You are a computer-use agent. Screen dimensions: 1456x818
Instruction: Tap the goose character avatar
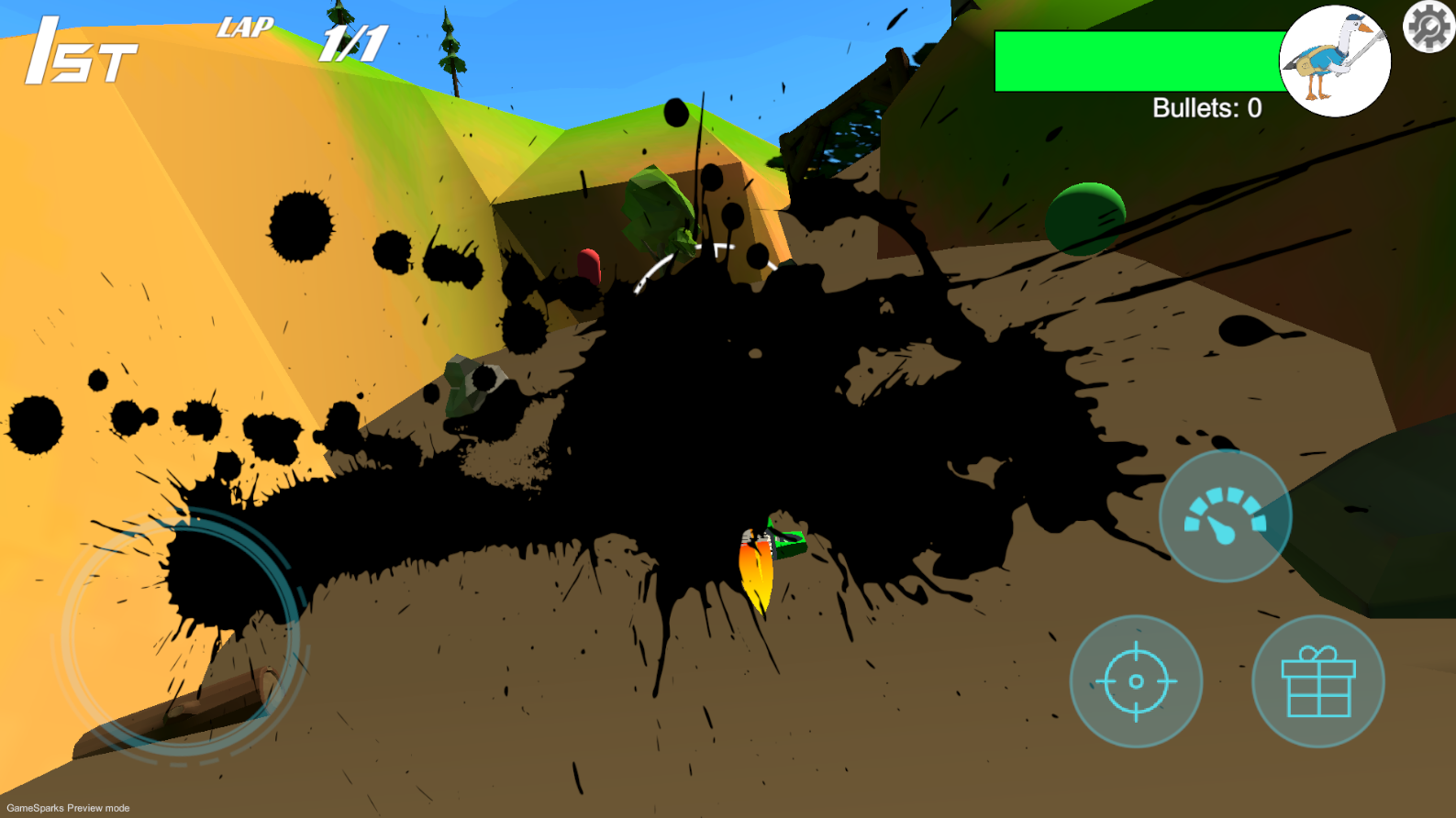click(x=1334, y=61)
